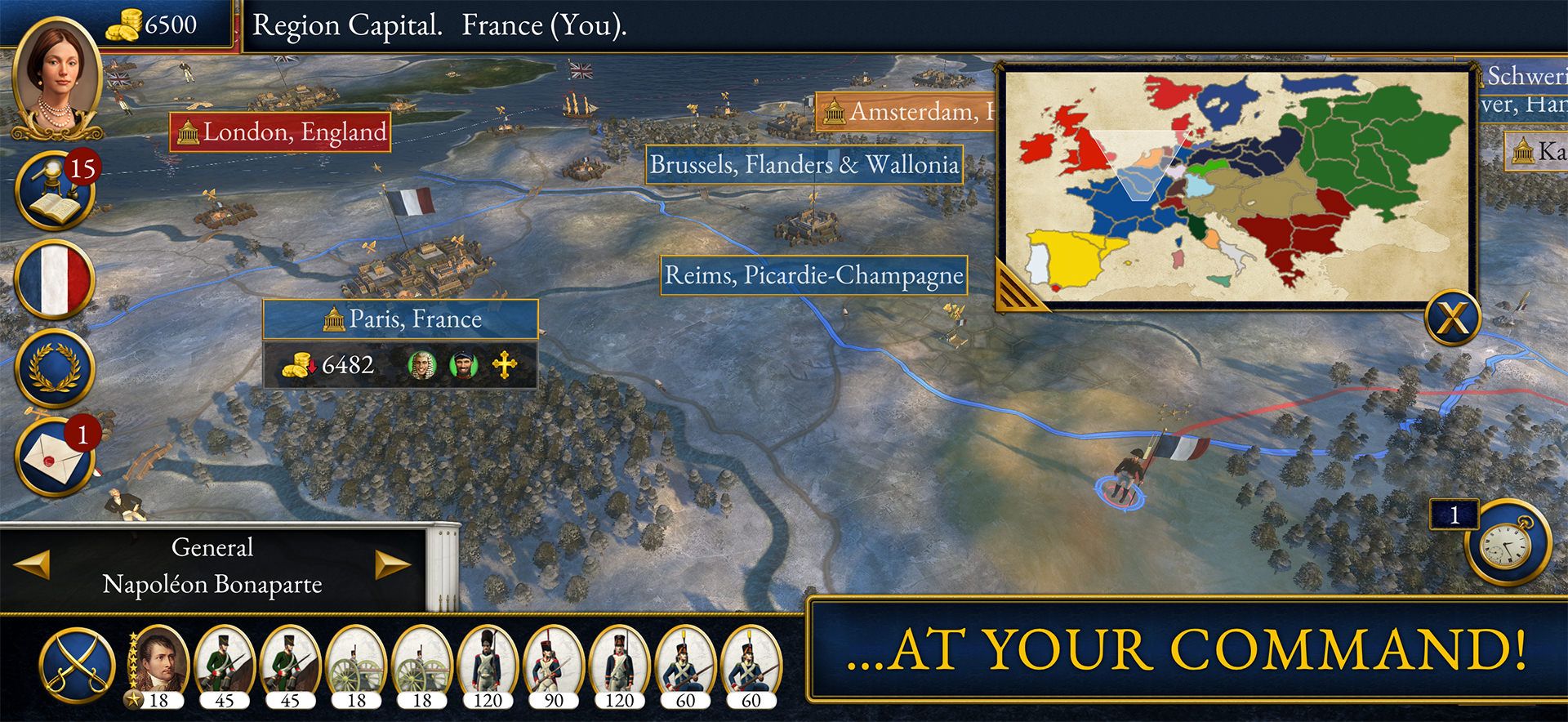Select the London, England city label
The width and height of the screenshot is (1568, 722).
pos(282,131)
